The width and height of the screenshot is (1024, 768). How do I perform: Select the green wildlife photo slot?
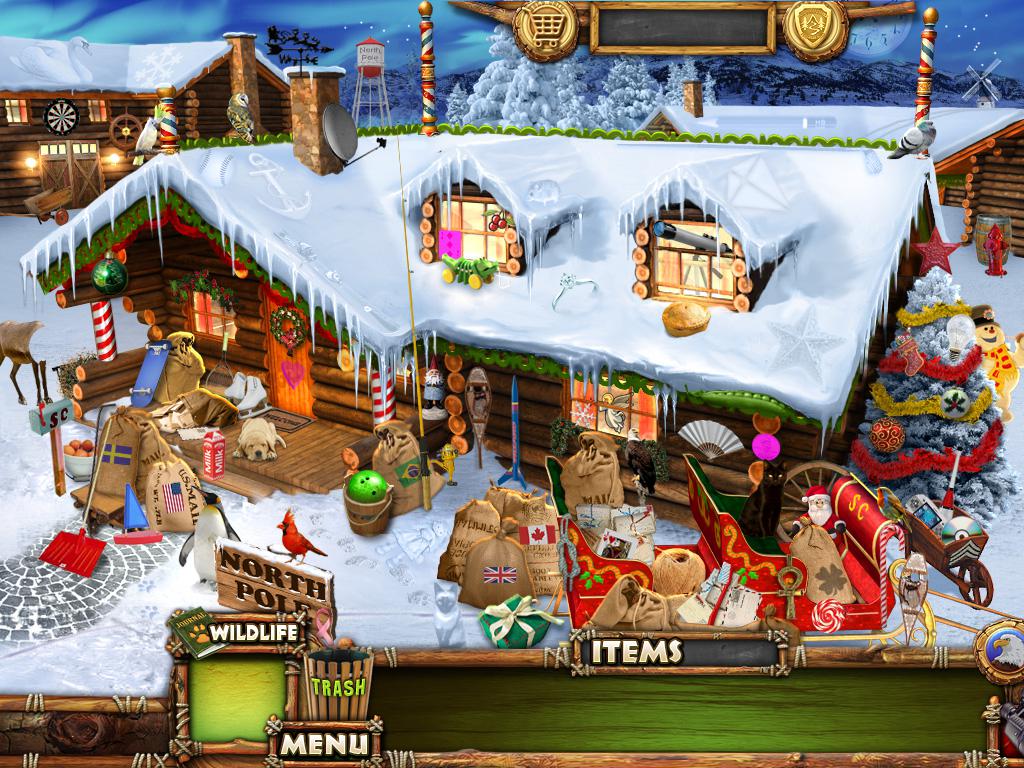pyautogui.click(x=237, y=697)
